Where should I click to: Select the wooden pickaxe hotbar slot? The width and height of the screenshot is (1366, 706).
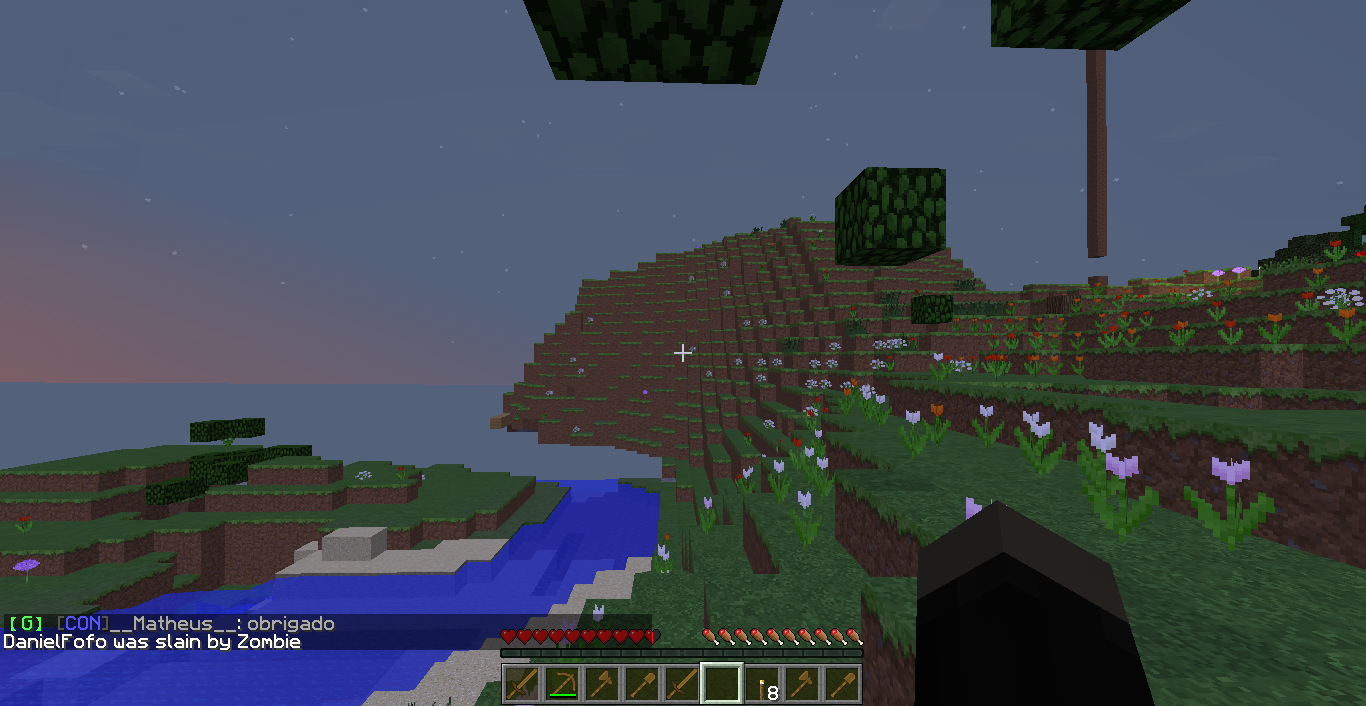click(561, 684)
